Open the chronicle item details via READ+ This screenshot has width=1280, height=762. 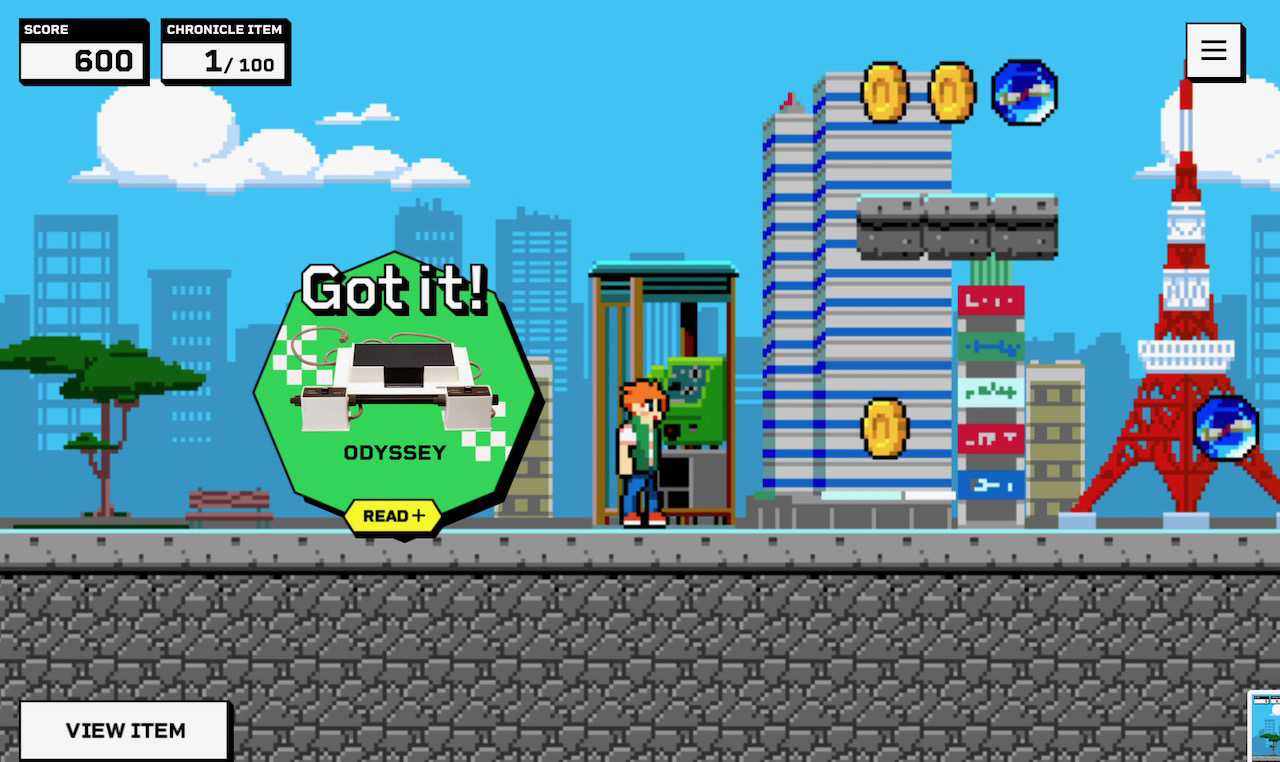coord(394,516)
